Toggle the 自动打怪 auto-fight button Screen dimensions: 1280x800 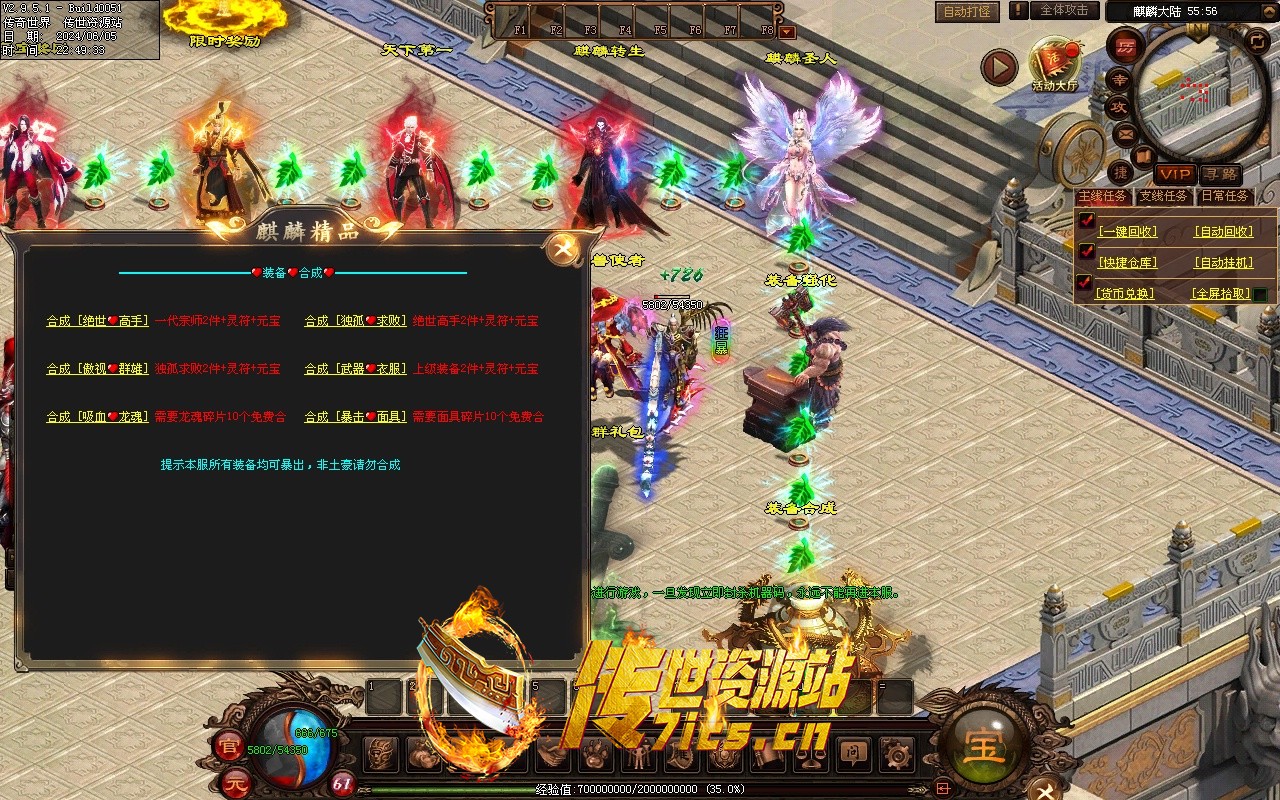(x=967, y=12)
